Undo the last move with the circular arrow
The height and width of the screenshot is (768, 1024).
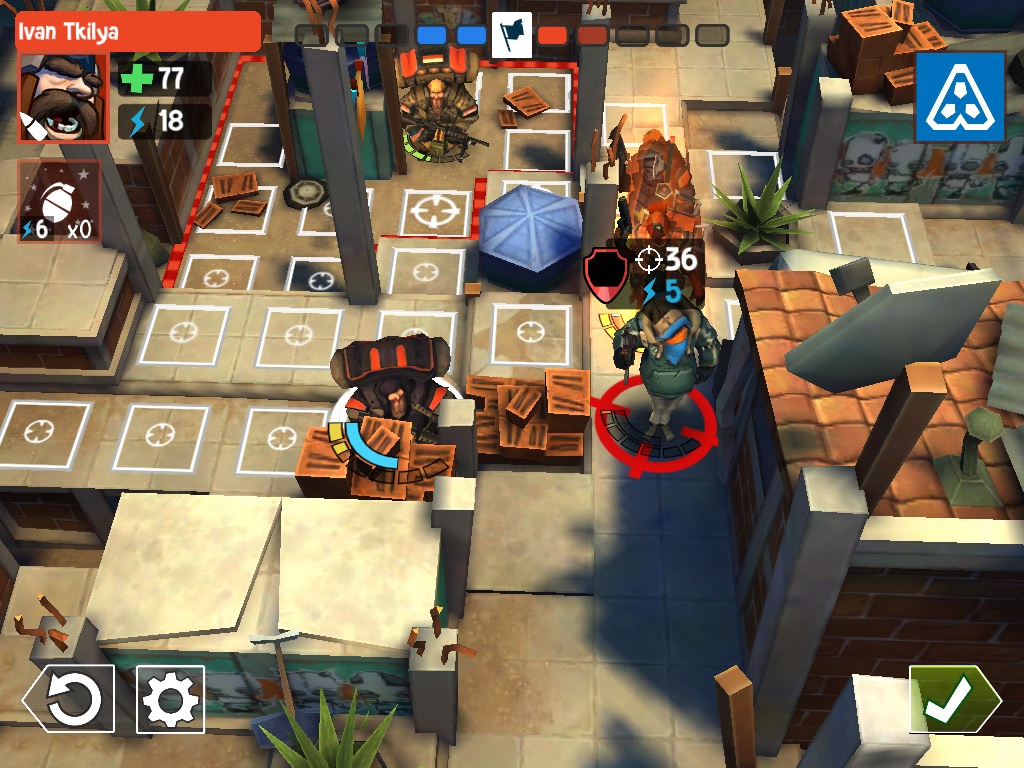[x=70, y=699]
